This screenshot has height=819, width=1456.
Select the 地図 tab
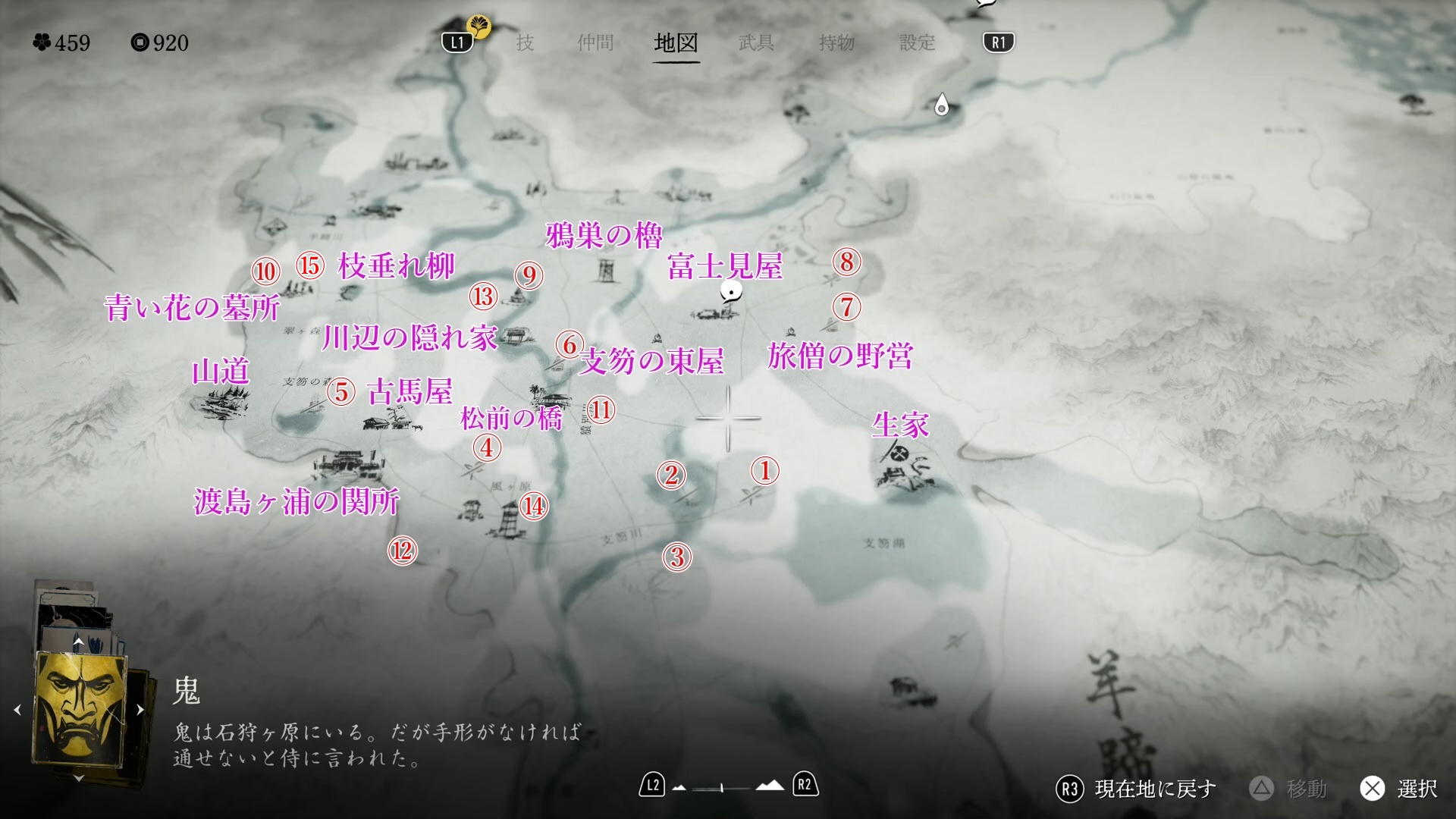coord(676,42)
